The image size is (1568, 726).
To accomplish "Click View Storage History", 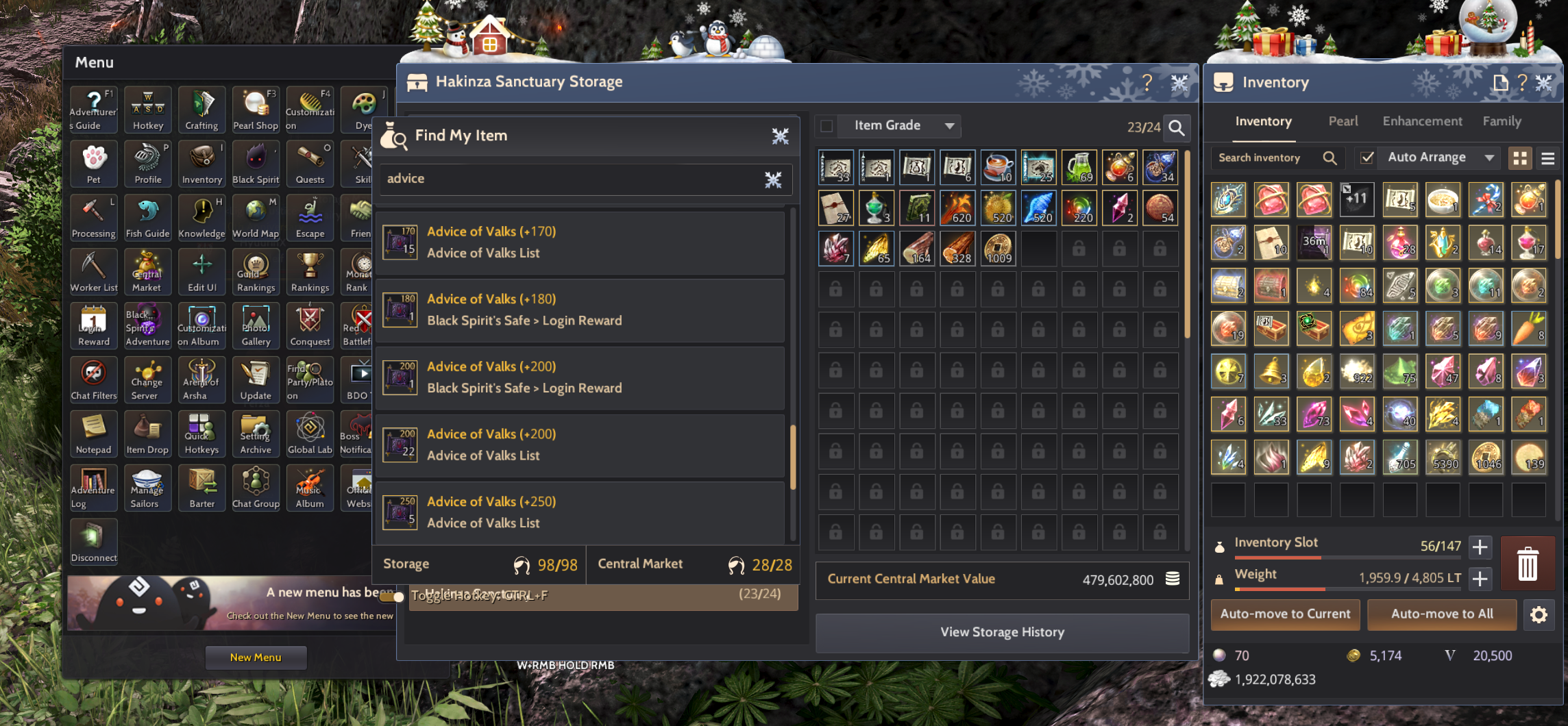I will [1003, 631].
